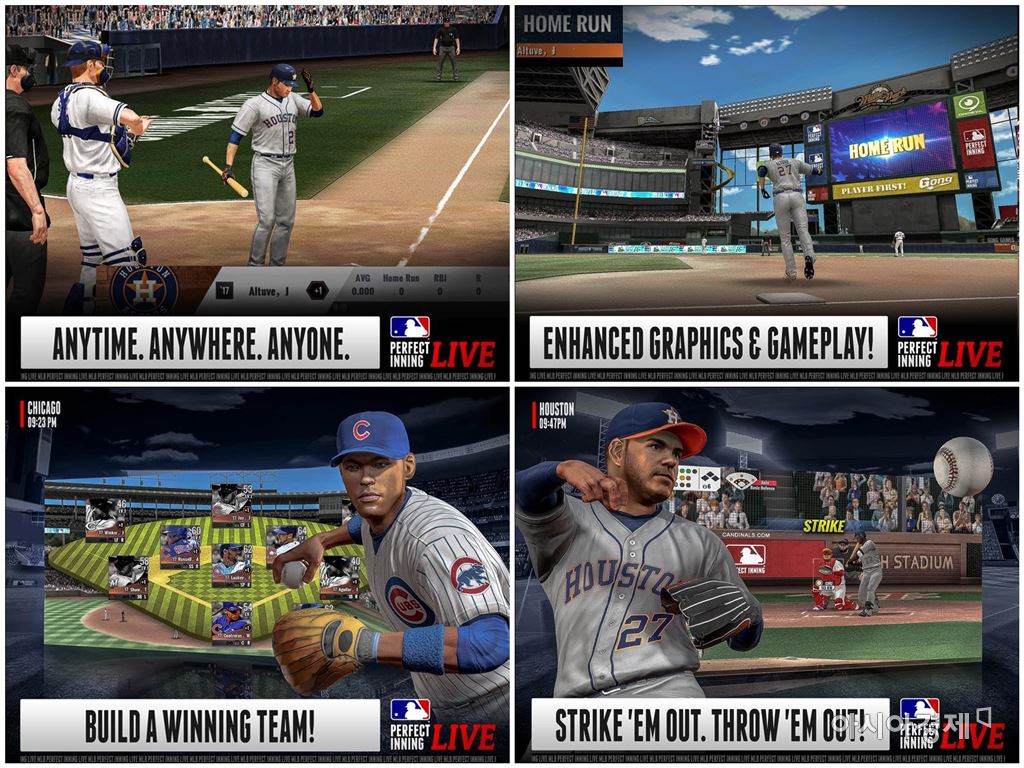Select the 64-rated second base card

[x=286, y=546]
